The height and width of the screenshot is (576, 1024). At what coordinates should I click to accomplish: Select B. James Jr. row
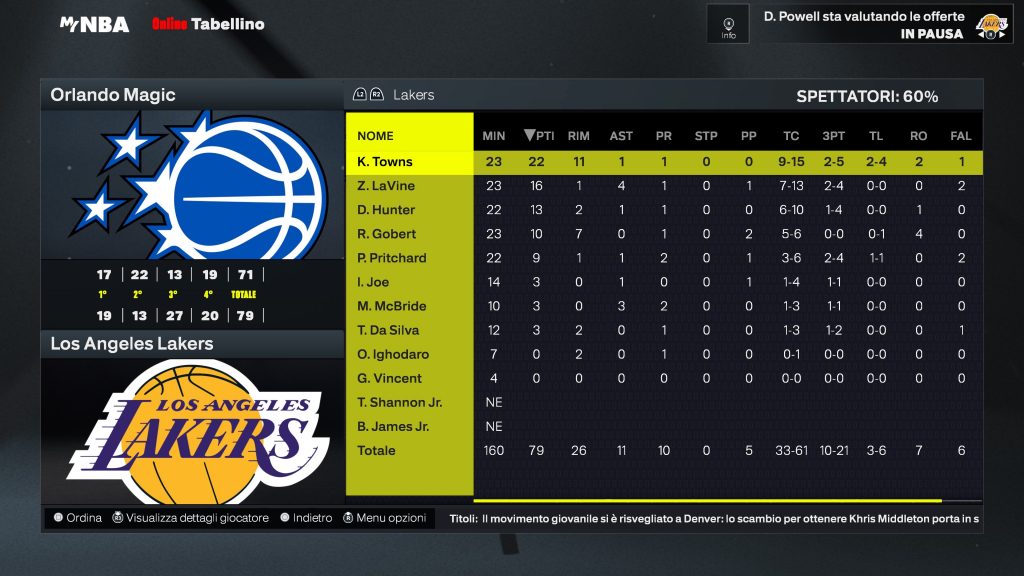(393, 426)
